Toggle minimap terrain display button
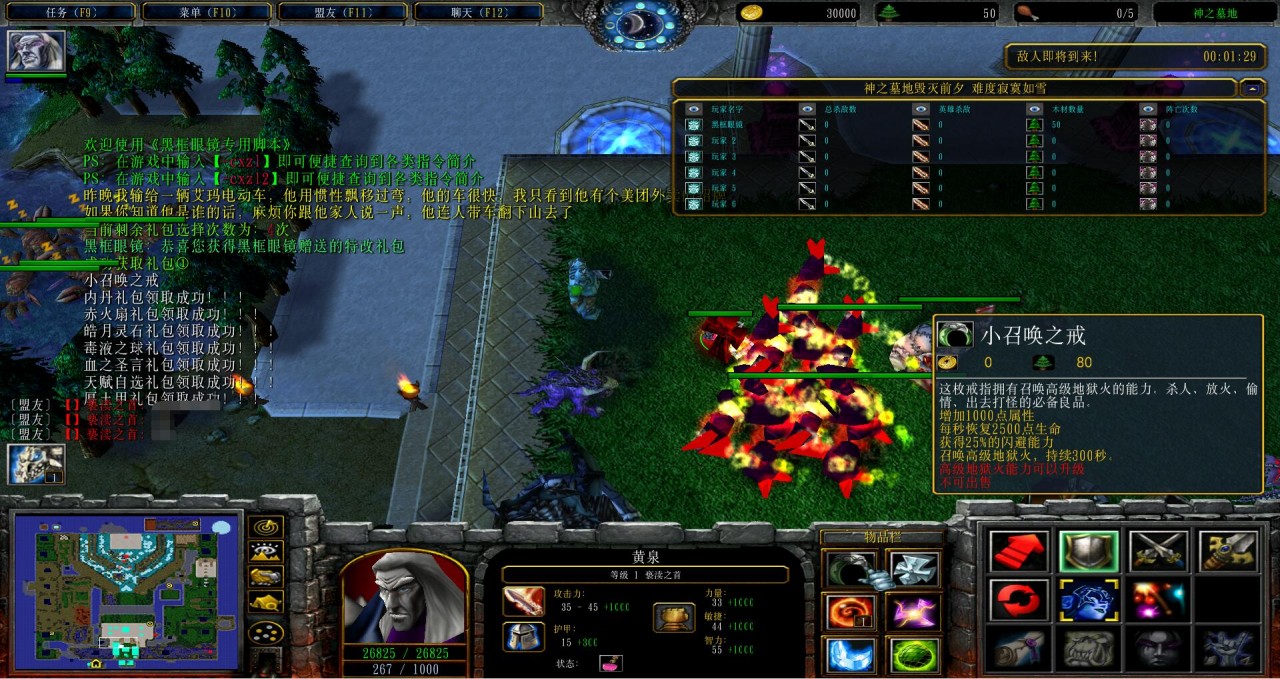 click(x=265, y=552)
